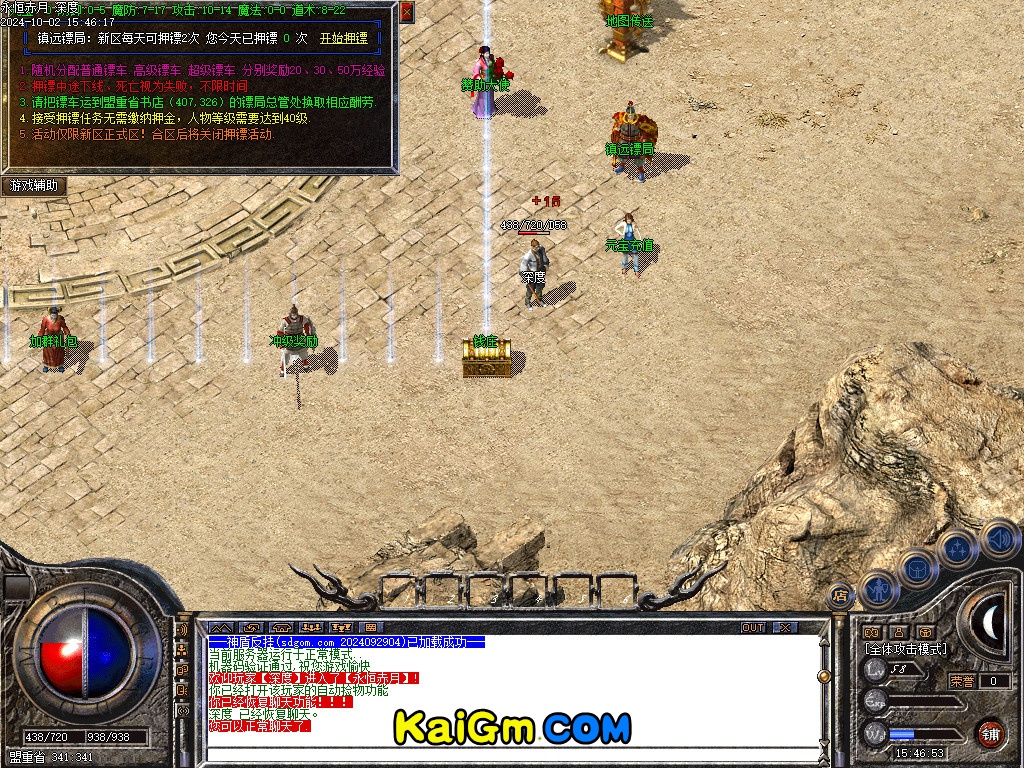Switch the 全体攻击模式 attack mode label
1024x768 pixels.
click(x=905, y=649)
